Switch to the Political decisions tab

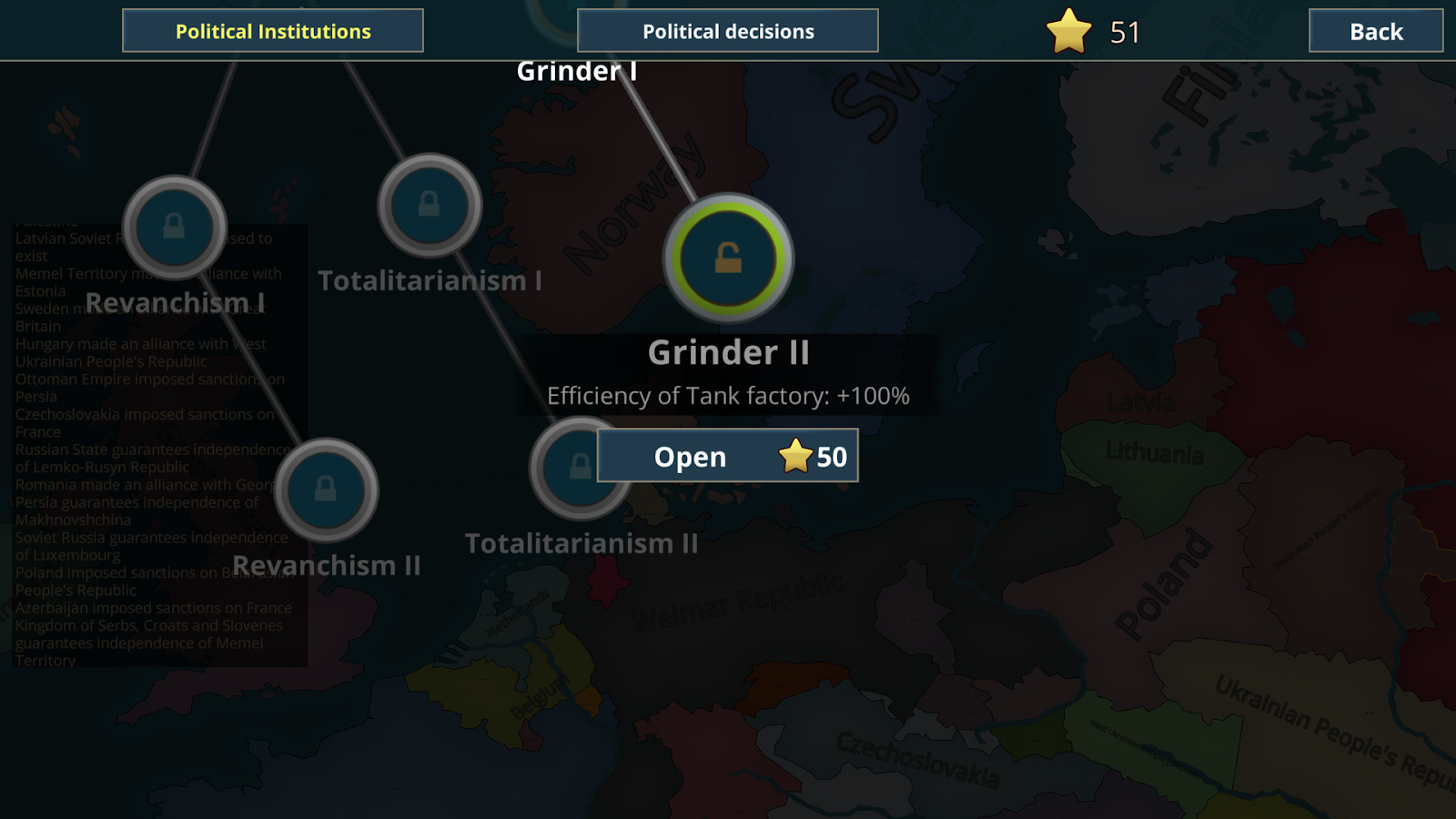click(727, 30)
